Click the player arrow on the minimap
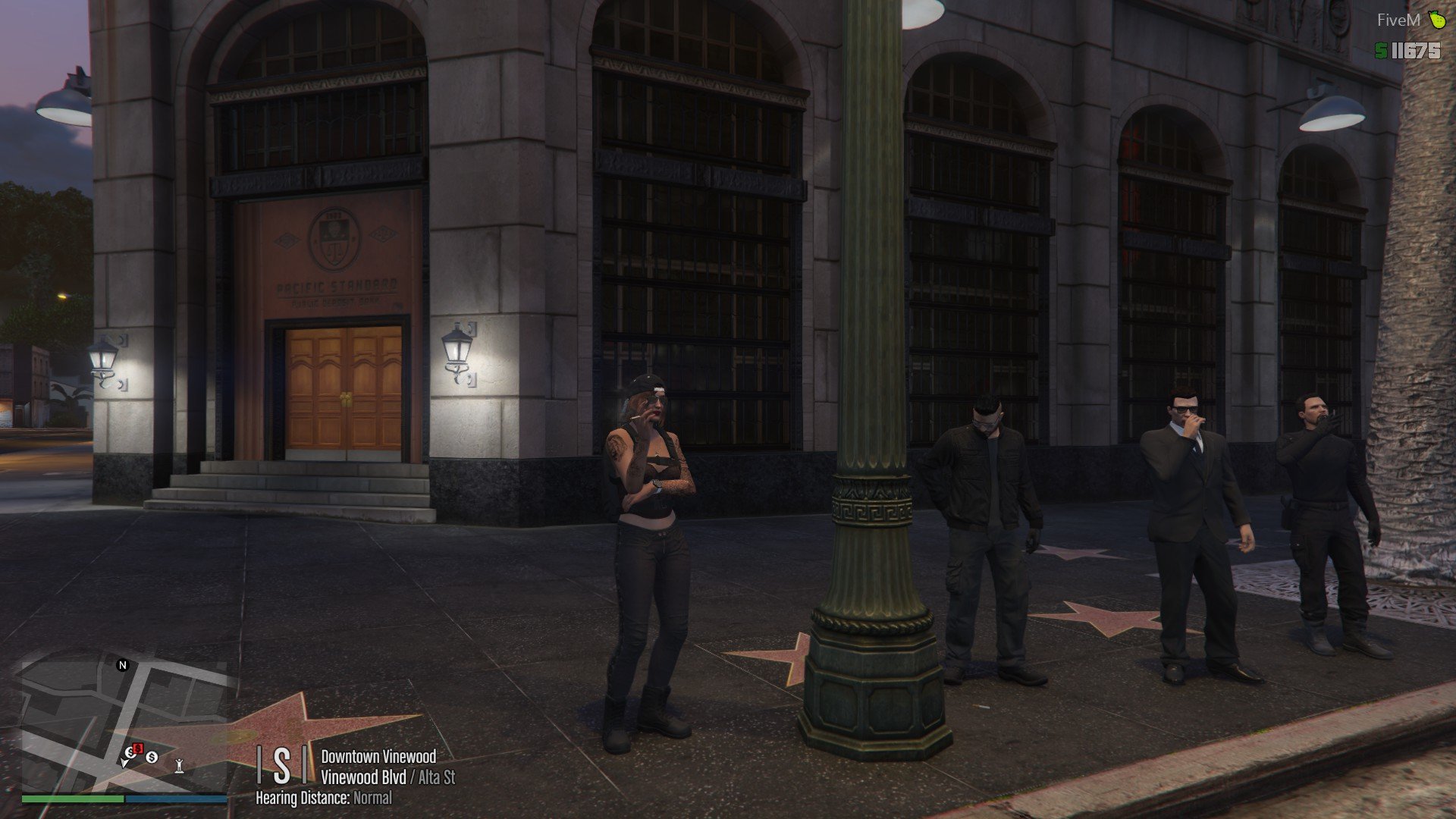This screenshot has height=819, width=1456. 126,762
